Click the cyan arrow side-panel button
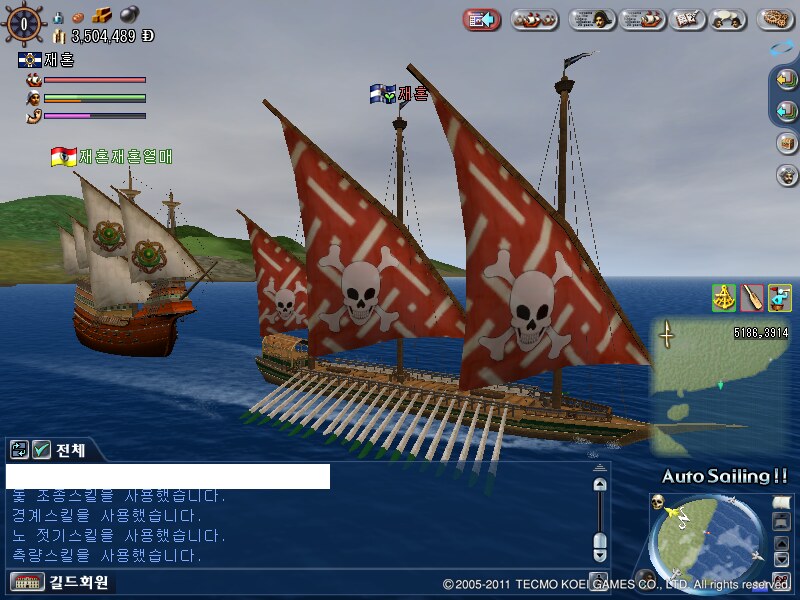800x600 pixels. pos(786,111)
